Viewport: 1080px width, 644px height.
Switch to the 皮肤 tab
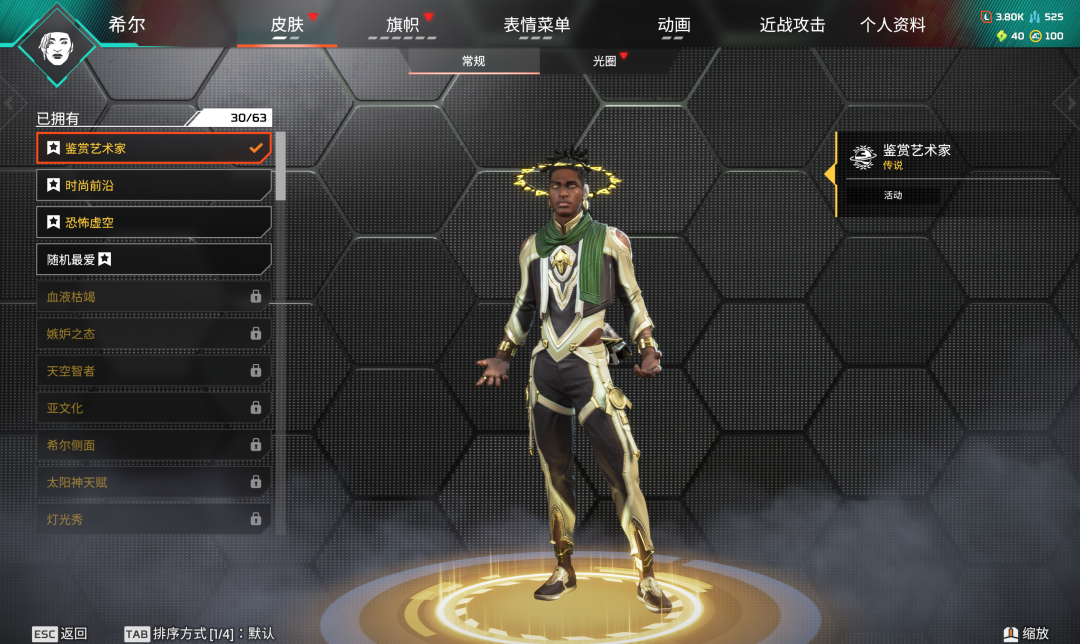[287, 25]
